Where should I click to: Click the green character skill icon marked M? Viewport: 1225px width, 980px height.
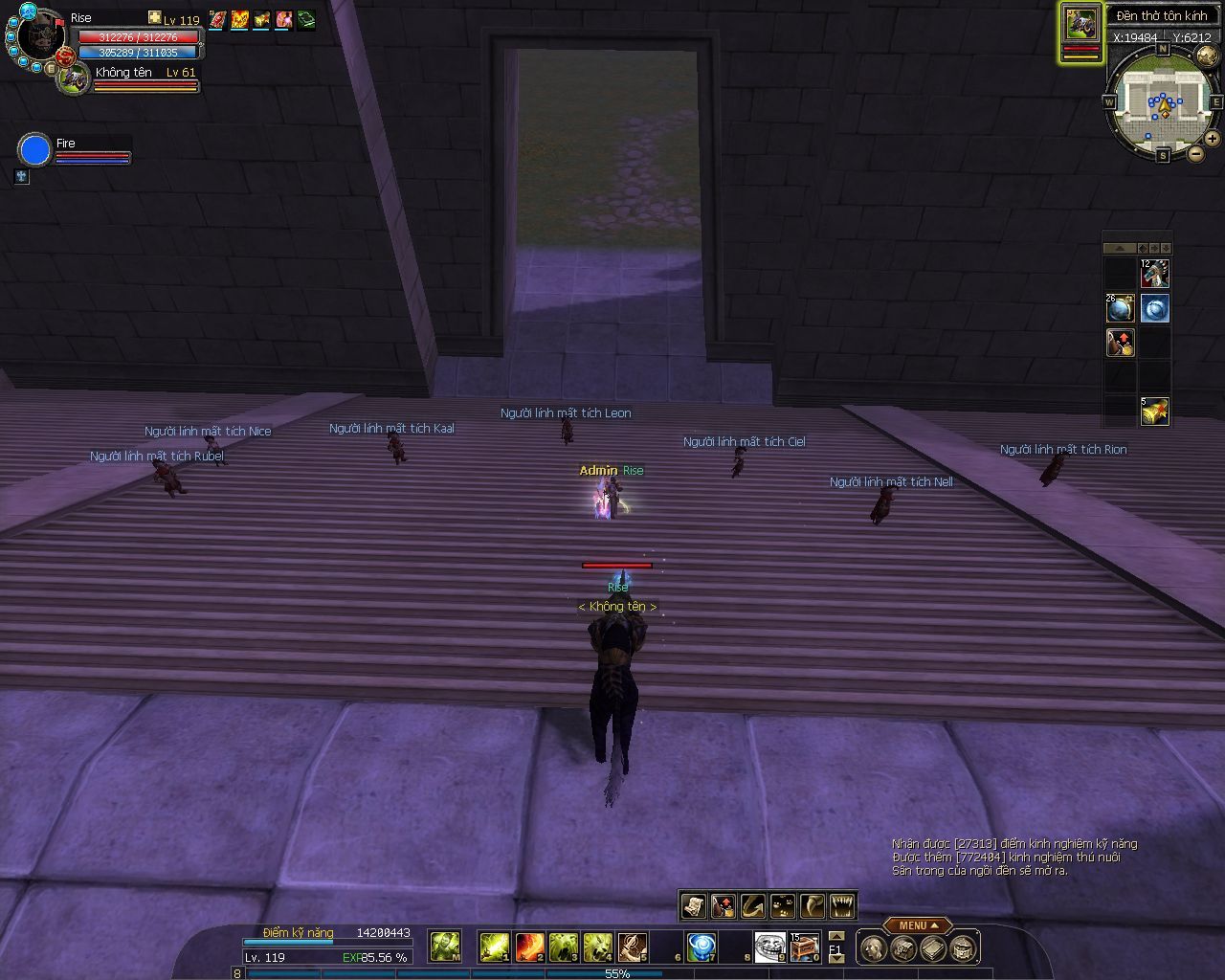point(444,947)
